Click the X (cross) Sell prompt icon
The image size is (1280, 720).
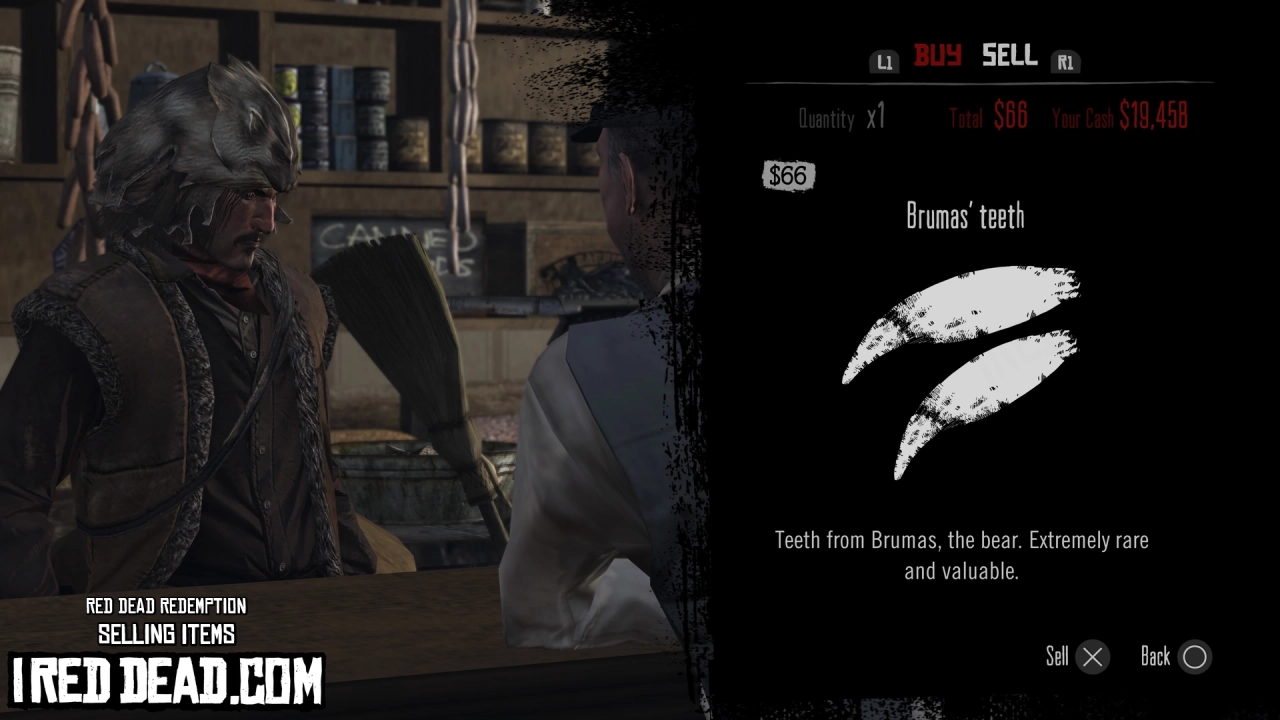pos(1091,657)
